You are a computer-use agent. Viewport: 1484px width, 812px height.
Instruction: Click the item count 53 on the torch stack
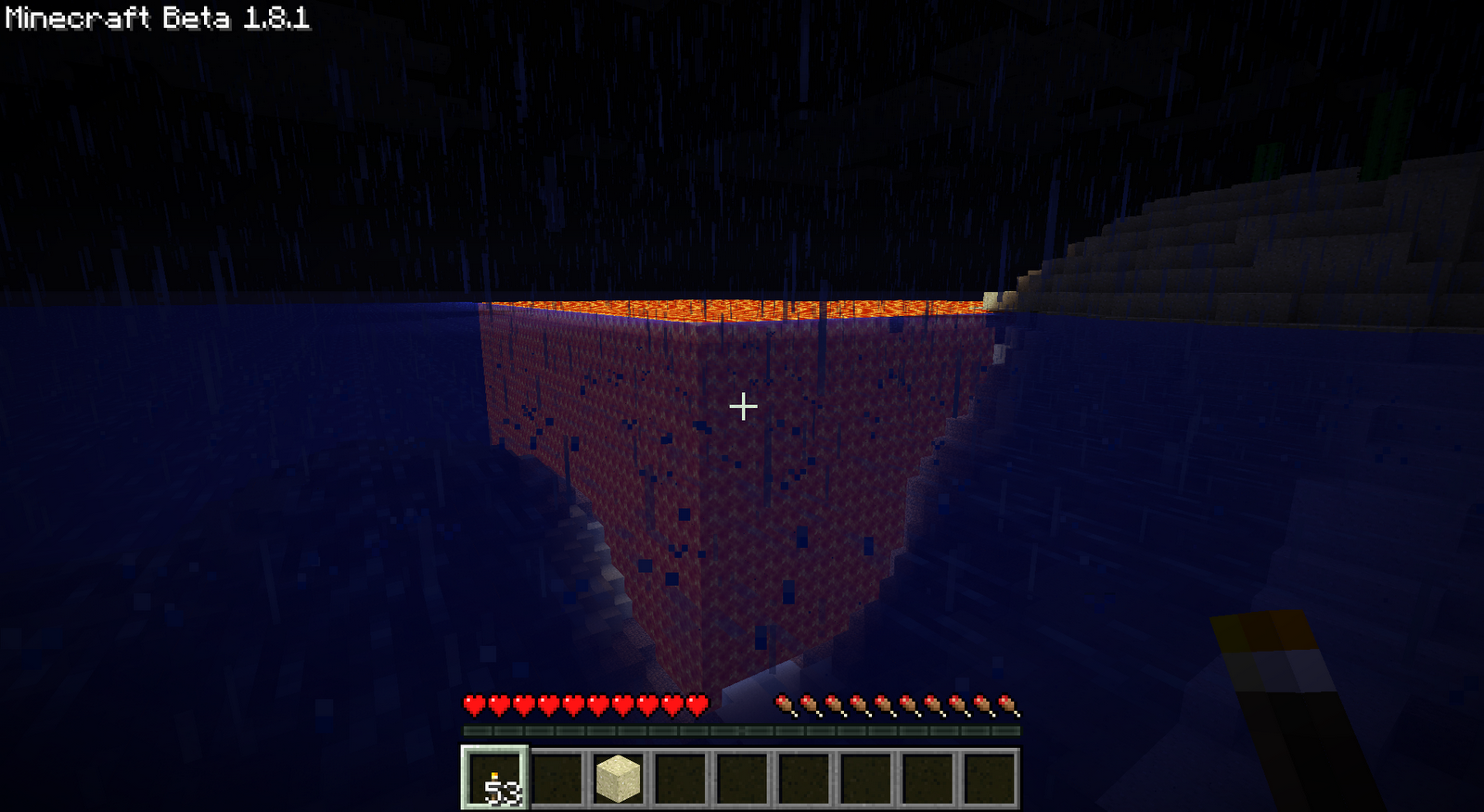coord(501,790)
